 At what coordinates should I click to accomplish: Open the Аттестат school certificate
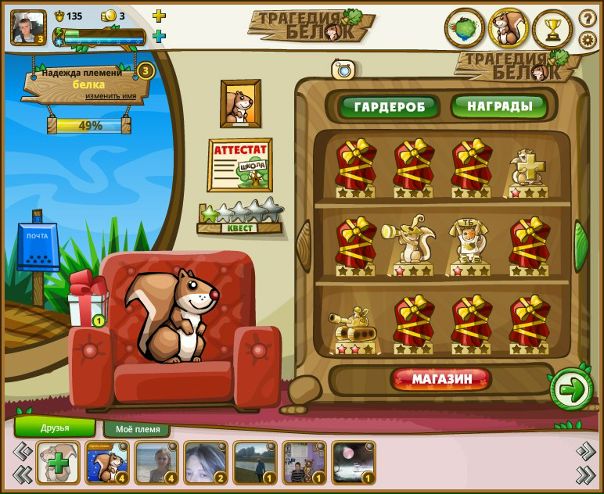(x=240, y=164)
